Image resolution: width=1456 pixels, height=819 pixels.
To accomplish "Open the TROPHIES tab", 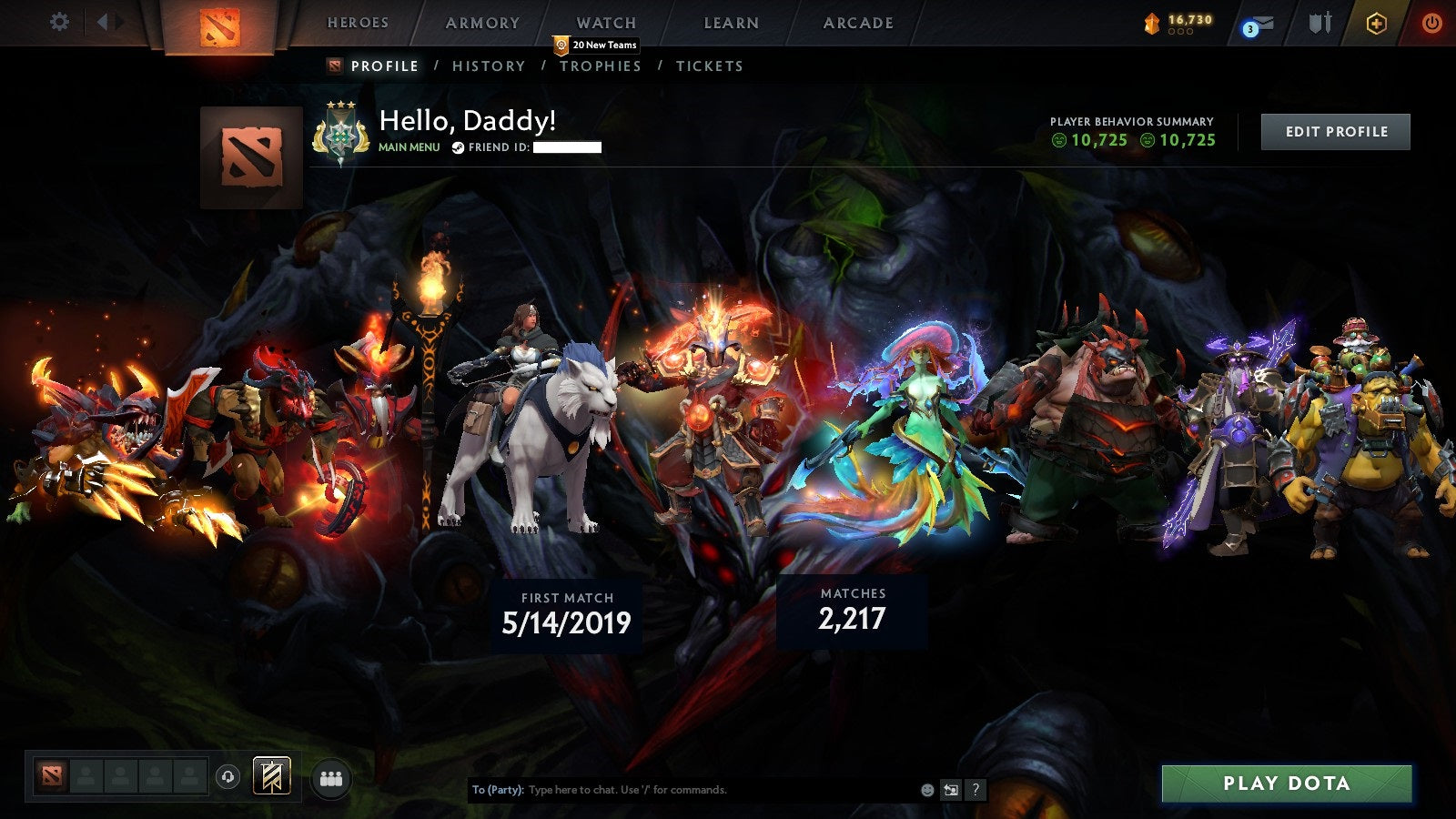I will point(601,66).
